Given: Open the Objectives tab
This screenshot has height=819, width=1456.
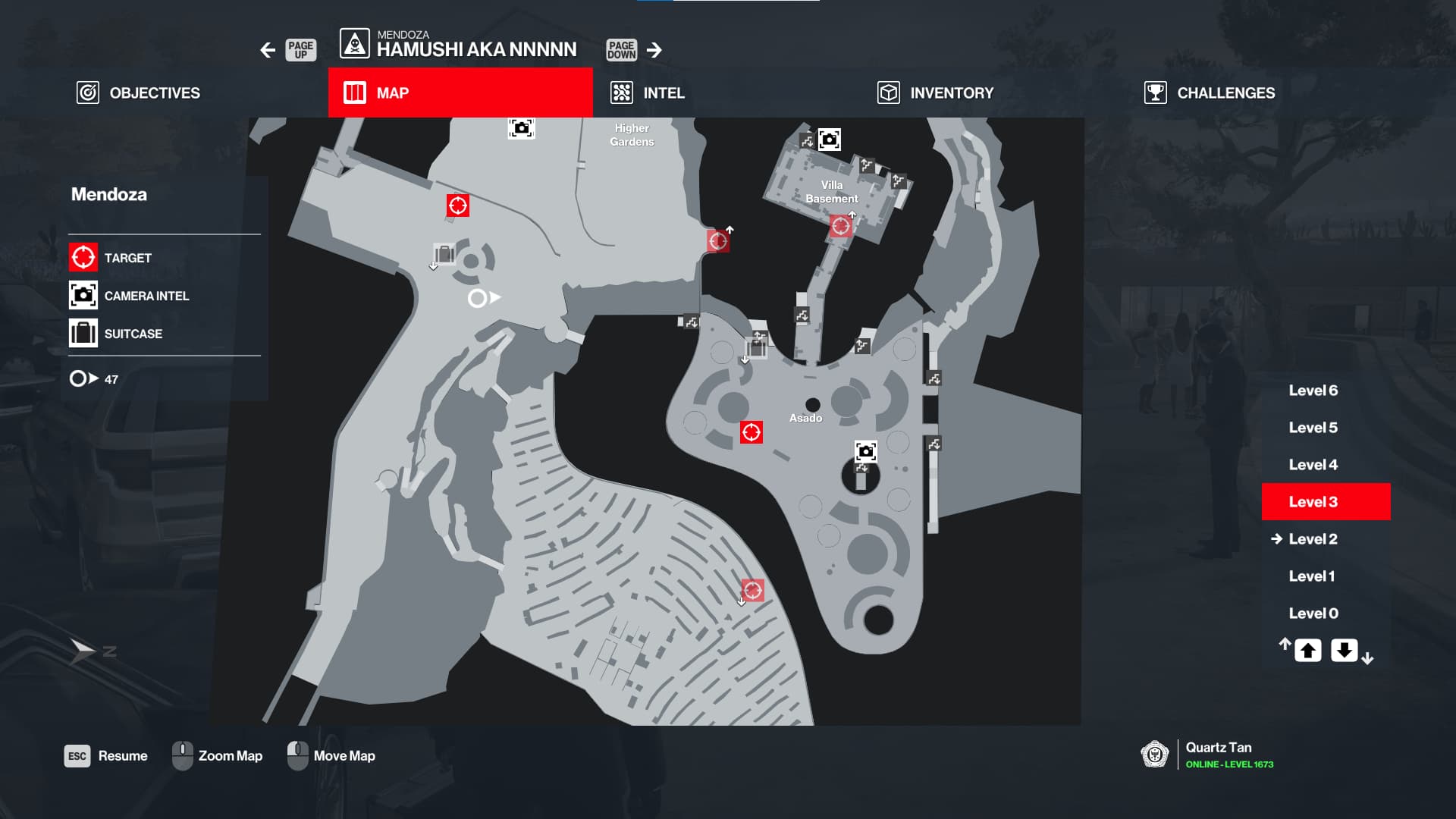Looking at the screenshot, I should (x=139, y=93).
